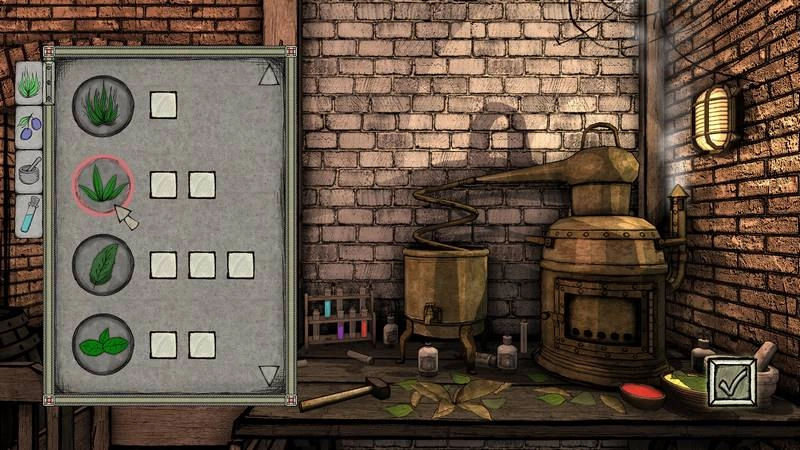800x450 pixels.
Task: Confirm with the checkmark button
Action: pyautogui.click(x=731, y=383)
